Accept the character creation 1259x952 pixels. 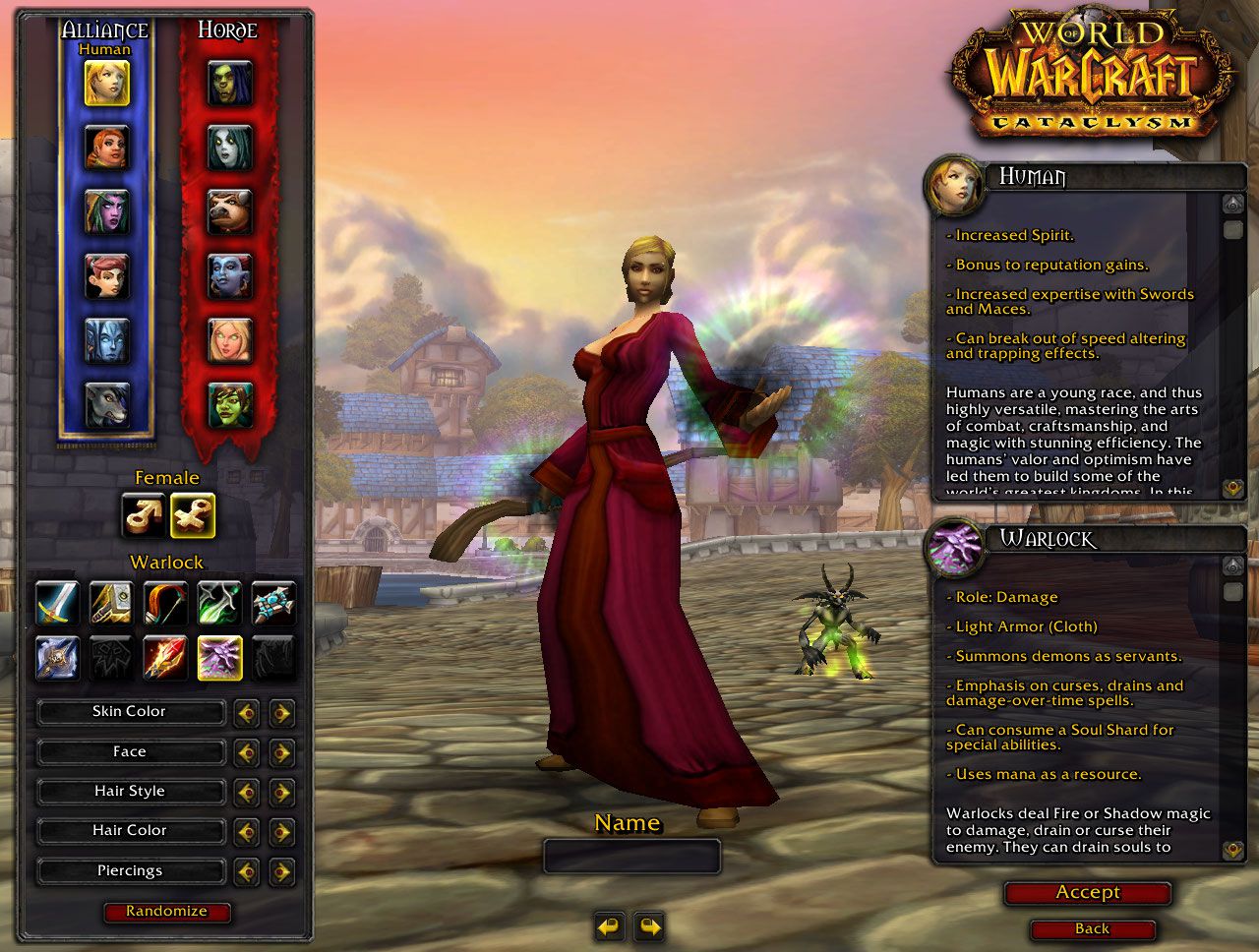coord(1087,893)
